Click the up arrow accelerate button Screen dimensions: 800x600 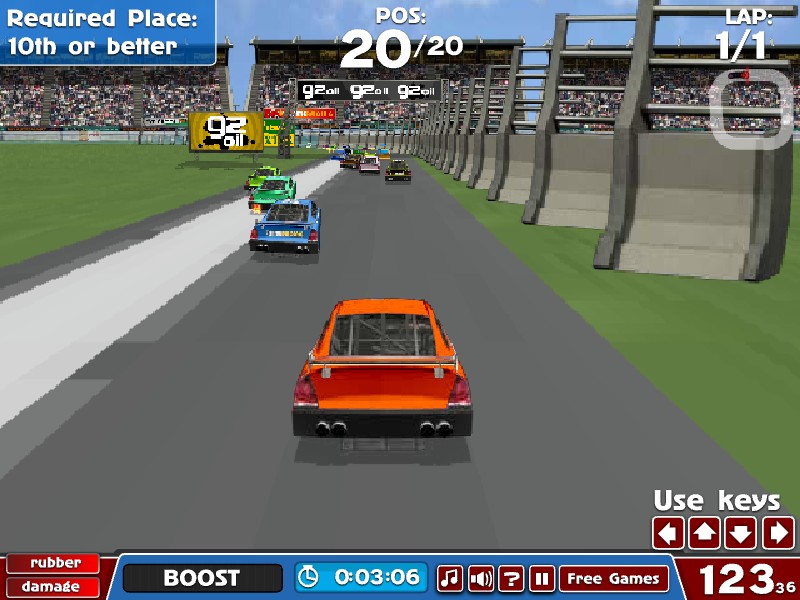pos(704,533)
